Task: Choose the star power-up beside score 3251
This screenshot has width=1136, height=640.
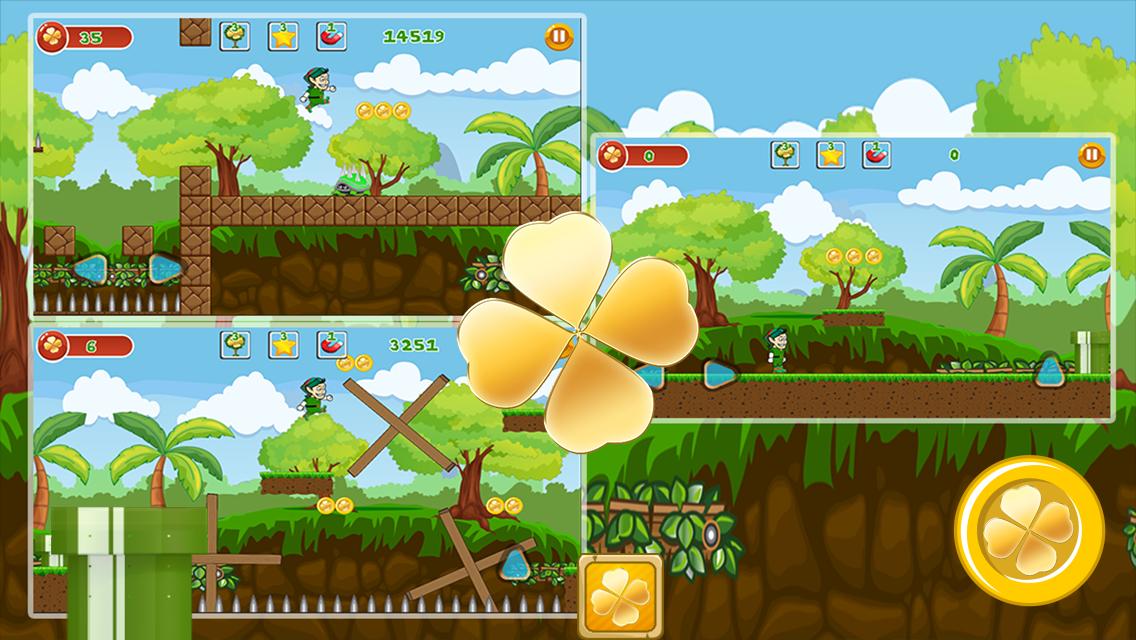Action: click(283, 345)
